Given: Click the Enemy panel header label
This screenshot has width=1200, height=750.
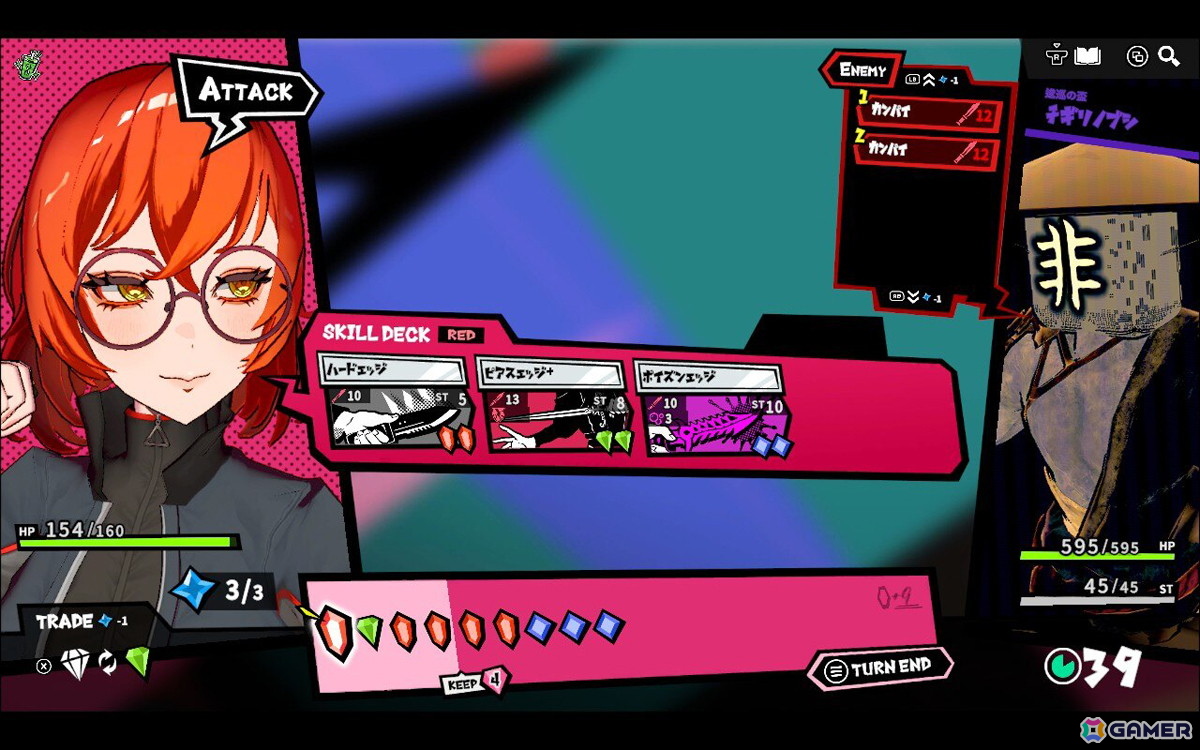Looking at the screenshot, I should [x=863, y=70].
